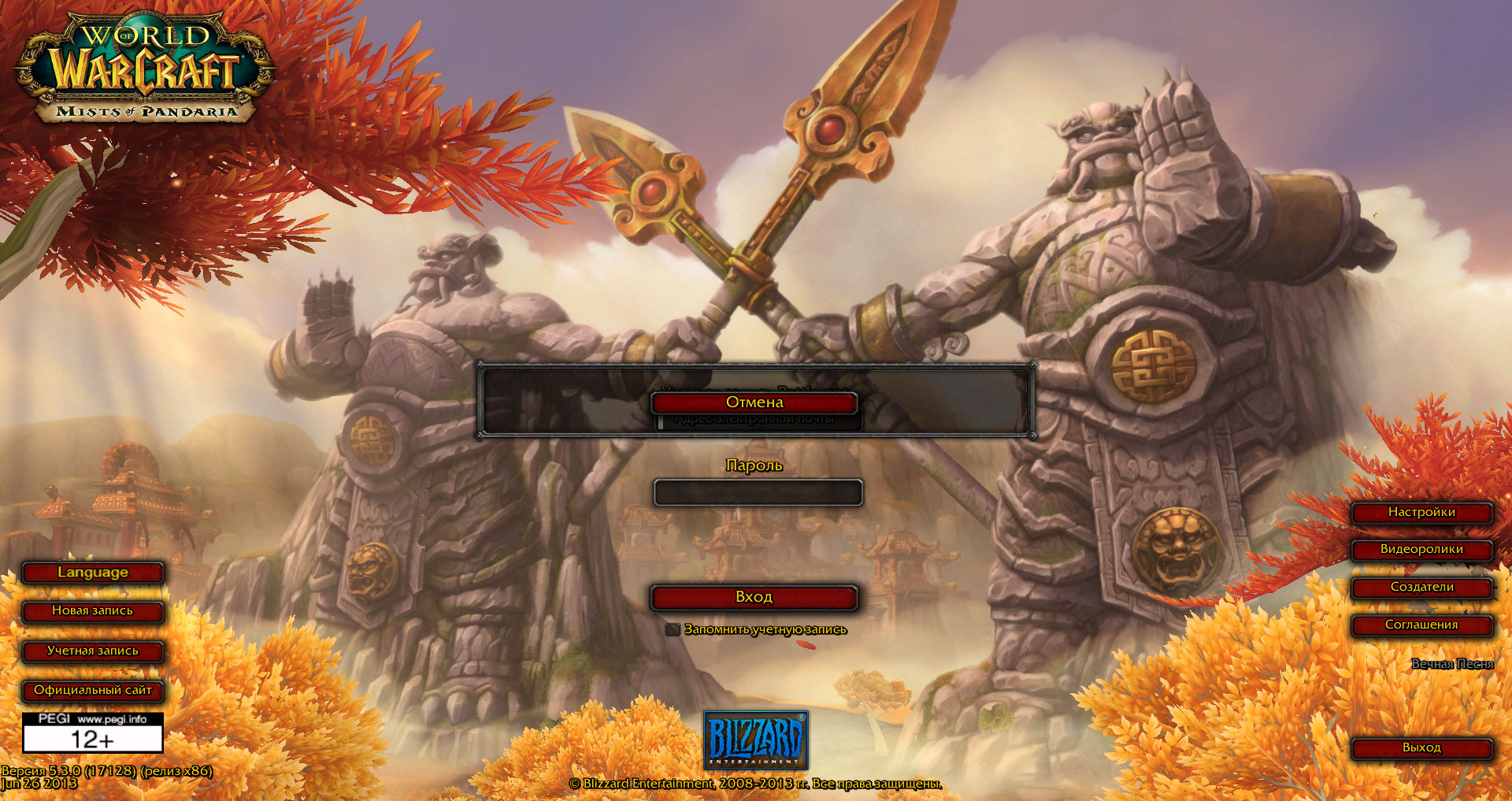1512x801 pixels.
Task: Click the Новая запись button
Action: point(93,612)
